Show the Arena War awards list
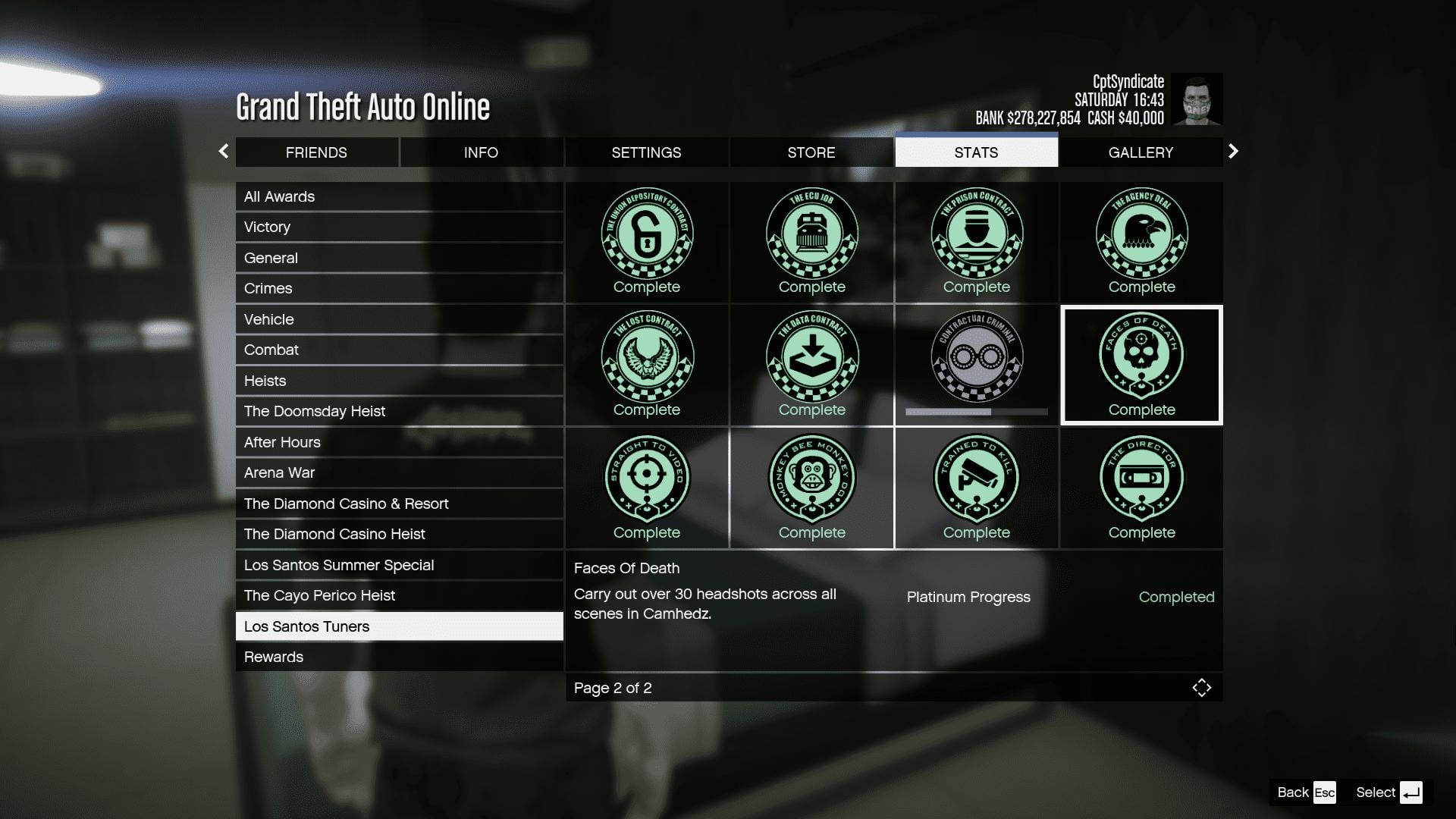1456x819 pixels. click(x=399, y=472)
